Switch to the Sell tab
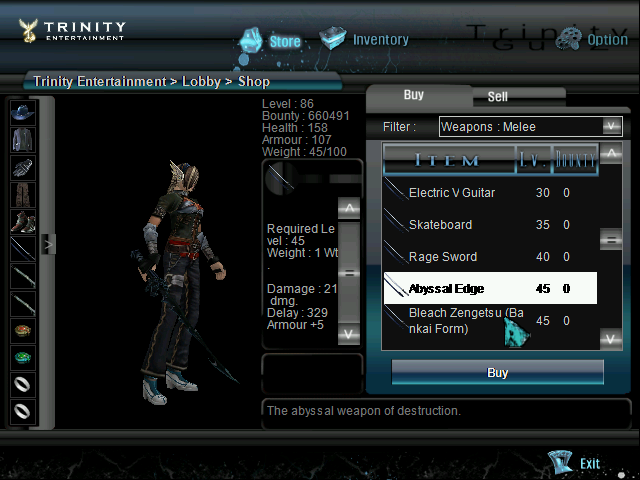This screenshot has width=640, height=480. (497, 97)
